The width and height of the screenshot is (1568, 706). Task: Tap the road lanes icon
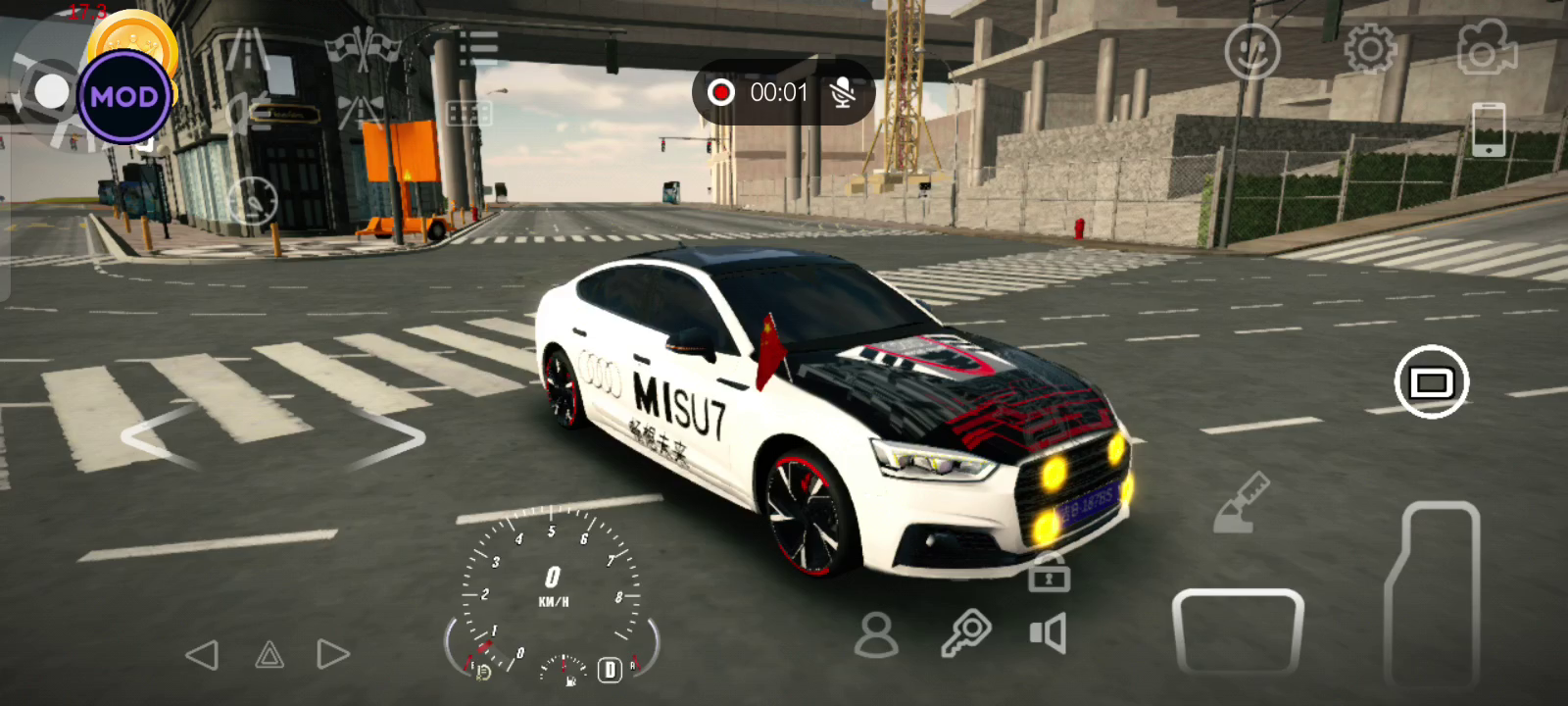[x=248, y=49]
